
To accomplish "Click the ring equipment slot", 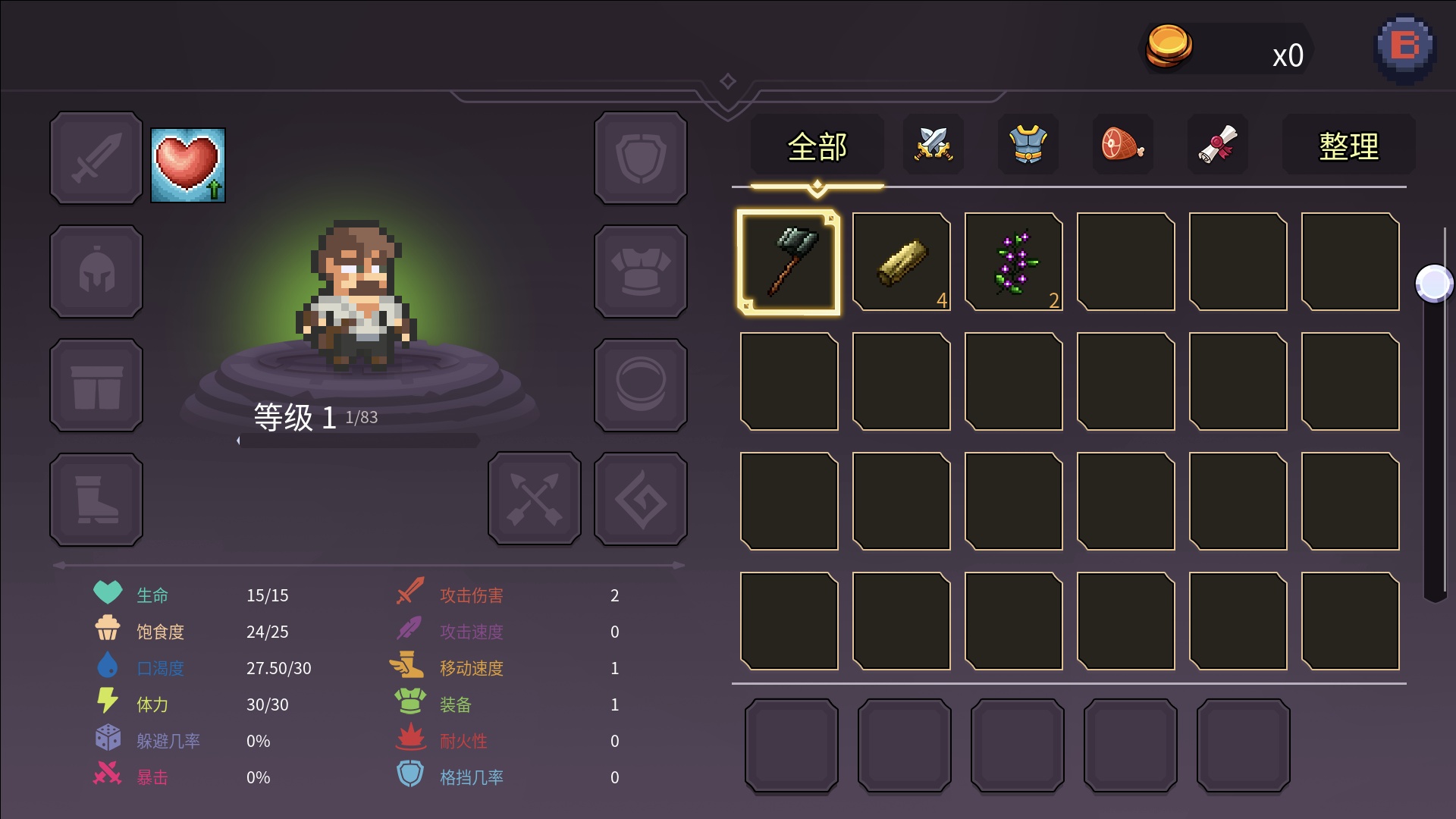I will pyautogui.click(x=641, y=384).
